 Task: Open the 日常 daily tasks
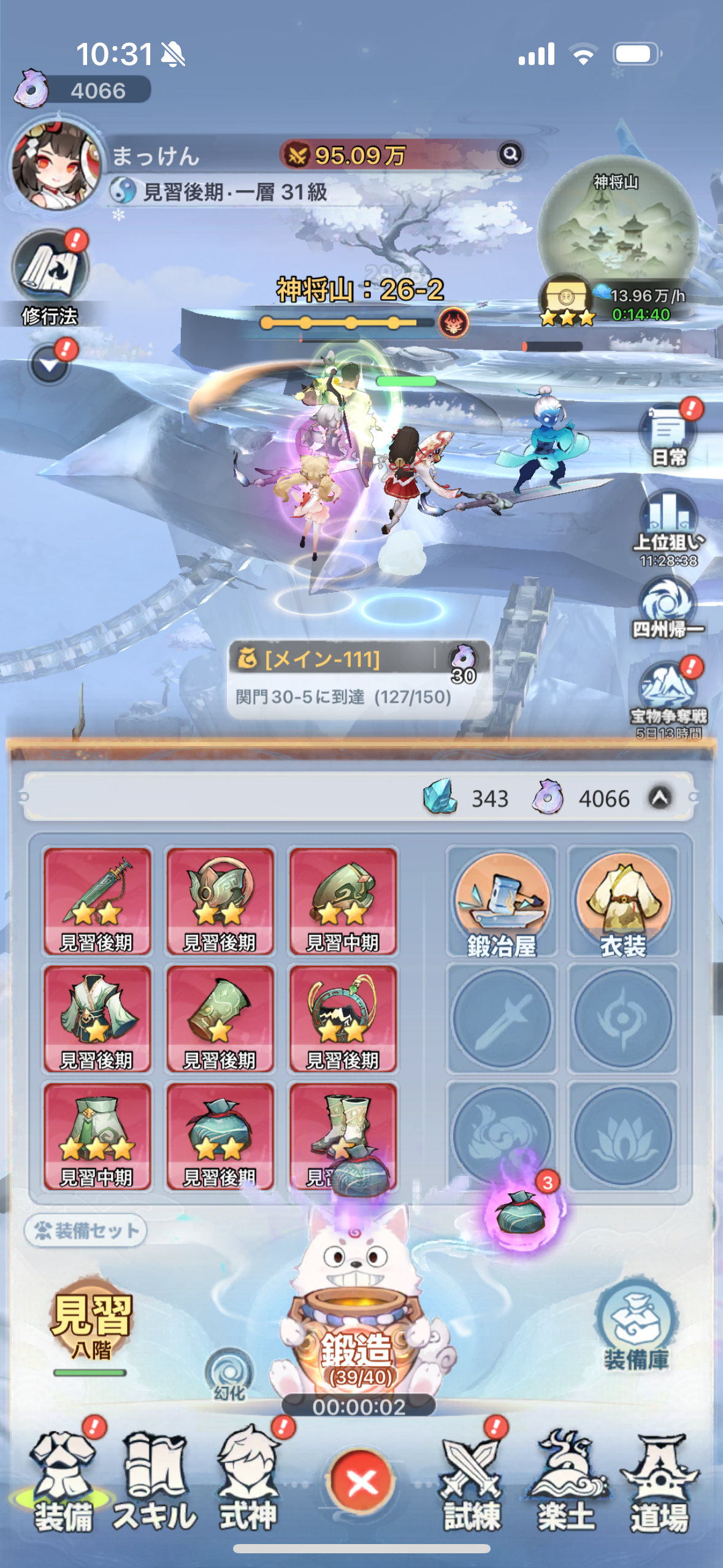[x=668, y=432]
